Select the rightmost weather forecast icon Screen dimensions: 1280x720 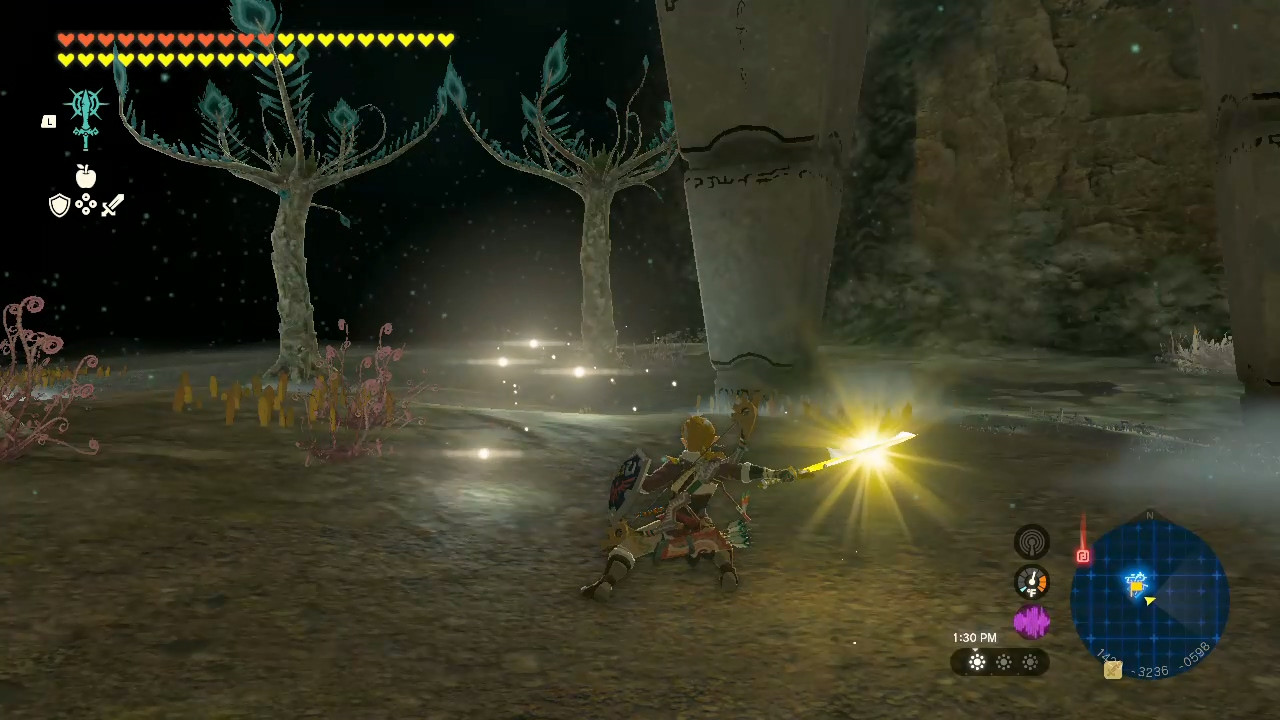[1030, 662]
